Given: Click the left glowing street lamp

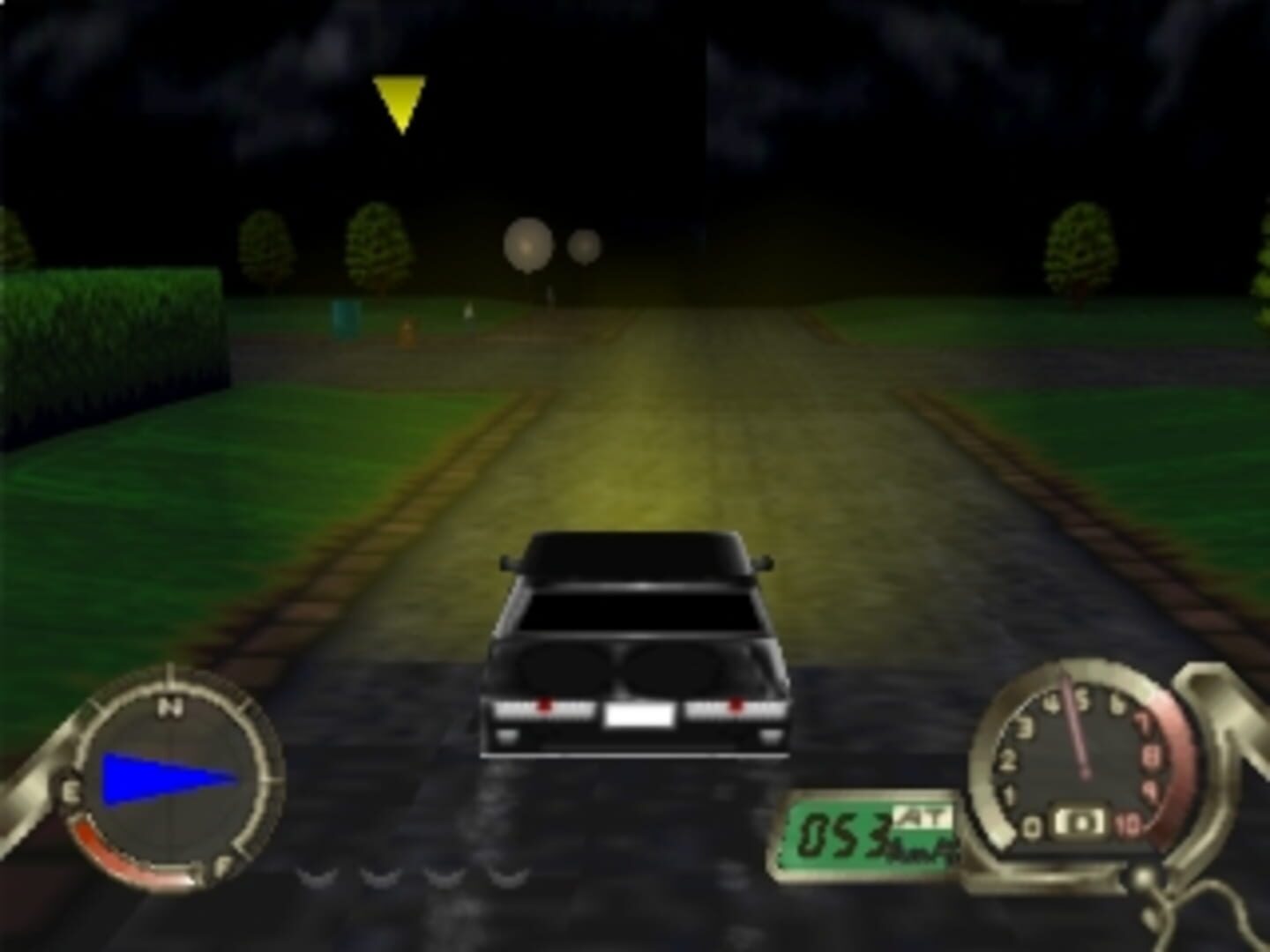Looking at the screenshot, I should [527, 244].
